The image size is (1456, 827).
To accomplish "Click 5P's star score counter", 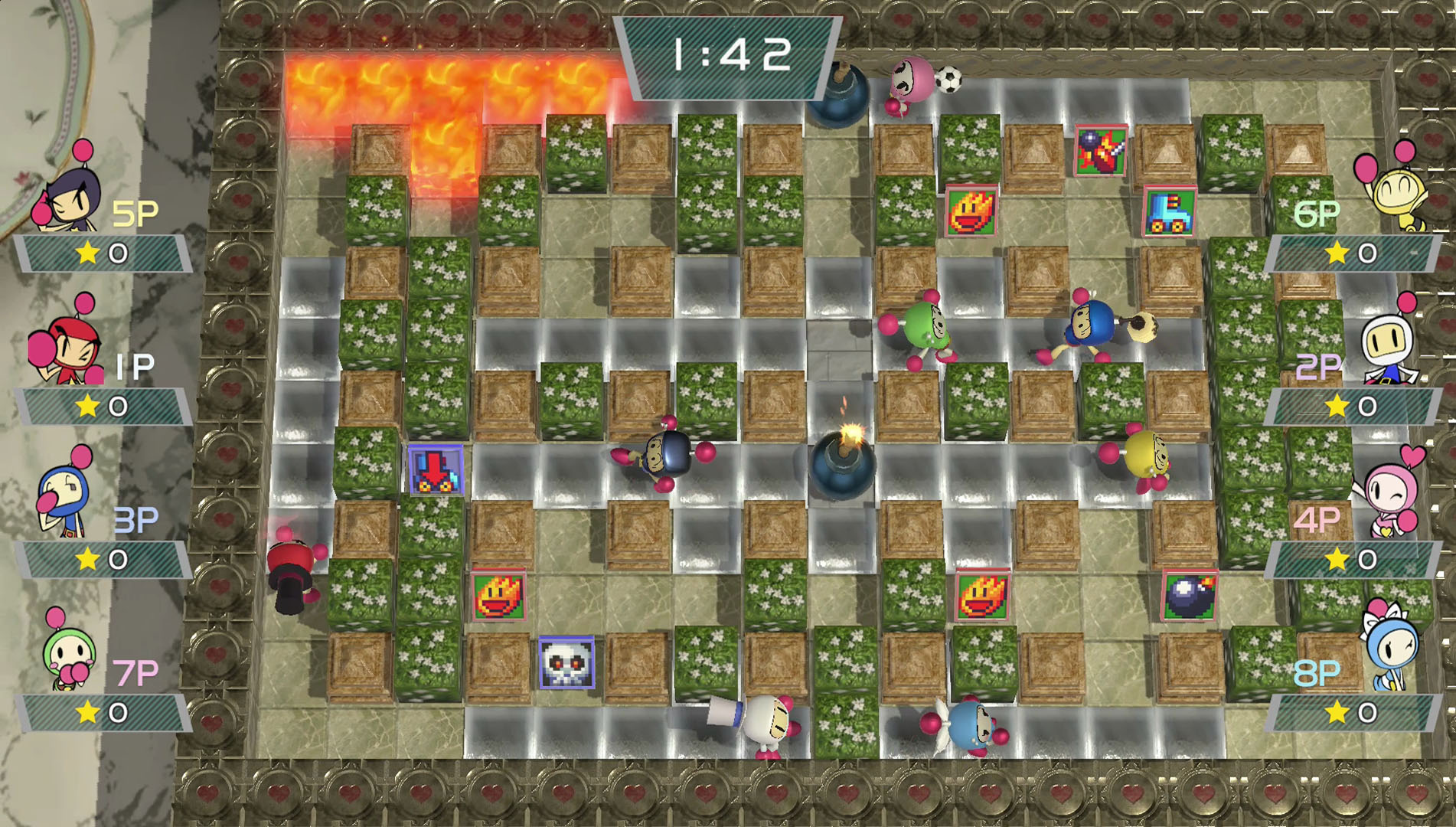I will (100, 253).
